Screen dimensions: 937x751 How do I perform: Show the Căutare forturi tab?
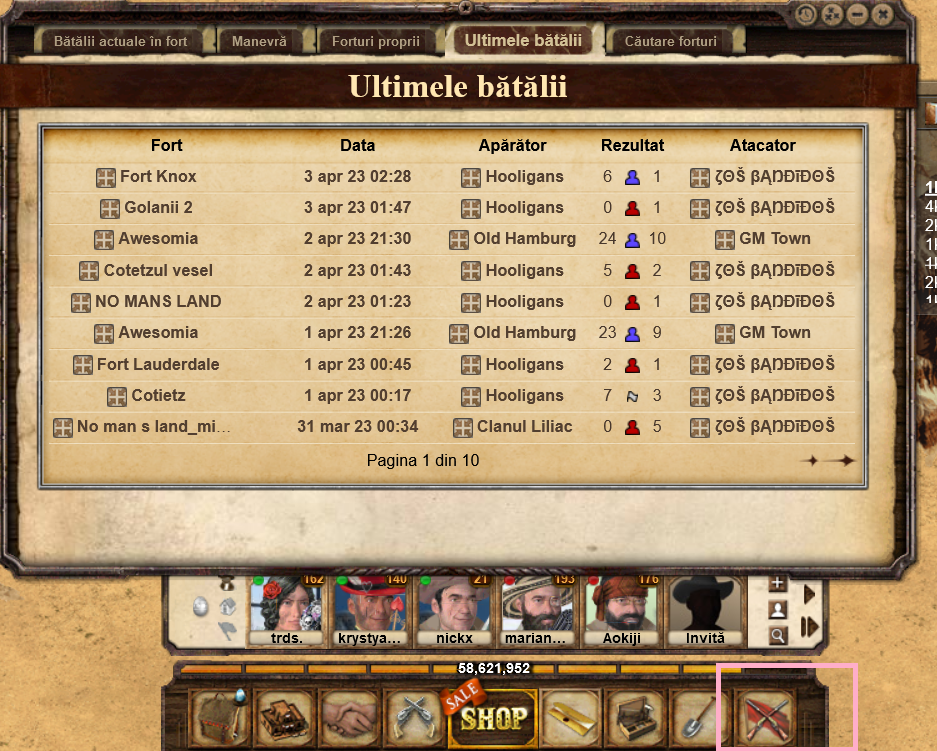670,42
